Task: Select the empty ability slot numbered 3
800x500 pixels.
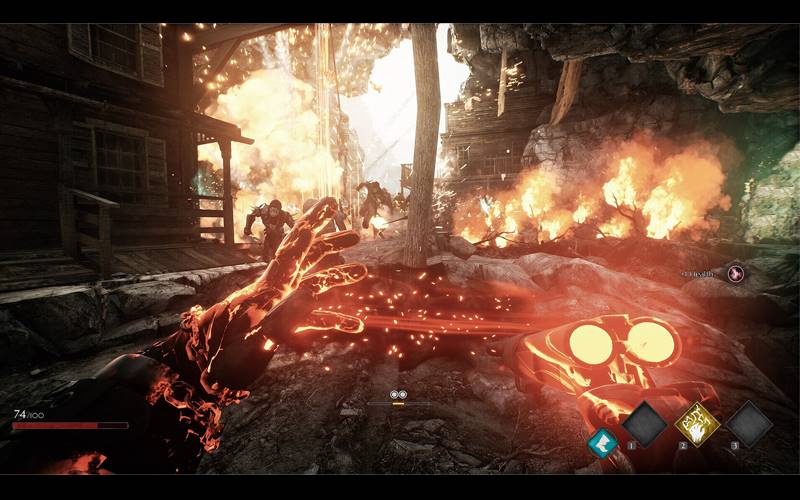Action: click(749, 424)
